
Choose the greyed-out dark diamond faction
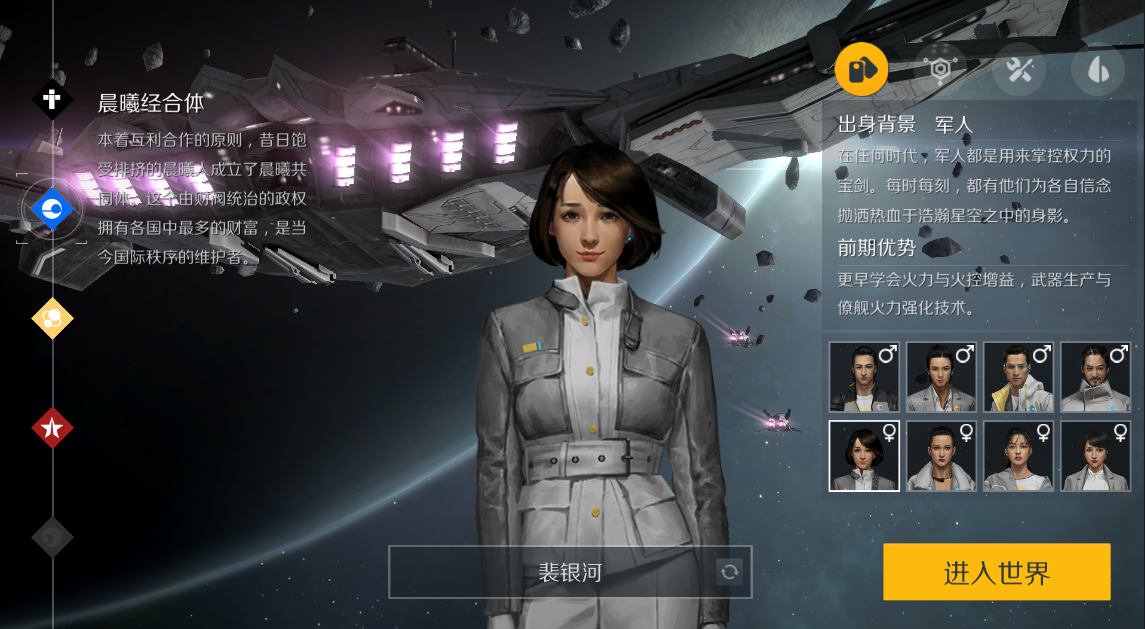pyautogui.click(x=52, y=537)
